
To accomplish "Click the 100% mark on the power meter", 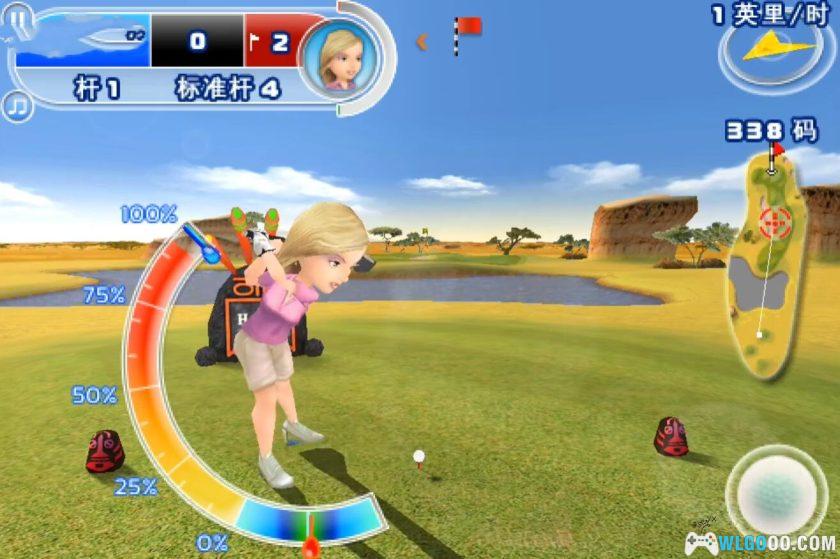I will 148,214.
